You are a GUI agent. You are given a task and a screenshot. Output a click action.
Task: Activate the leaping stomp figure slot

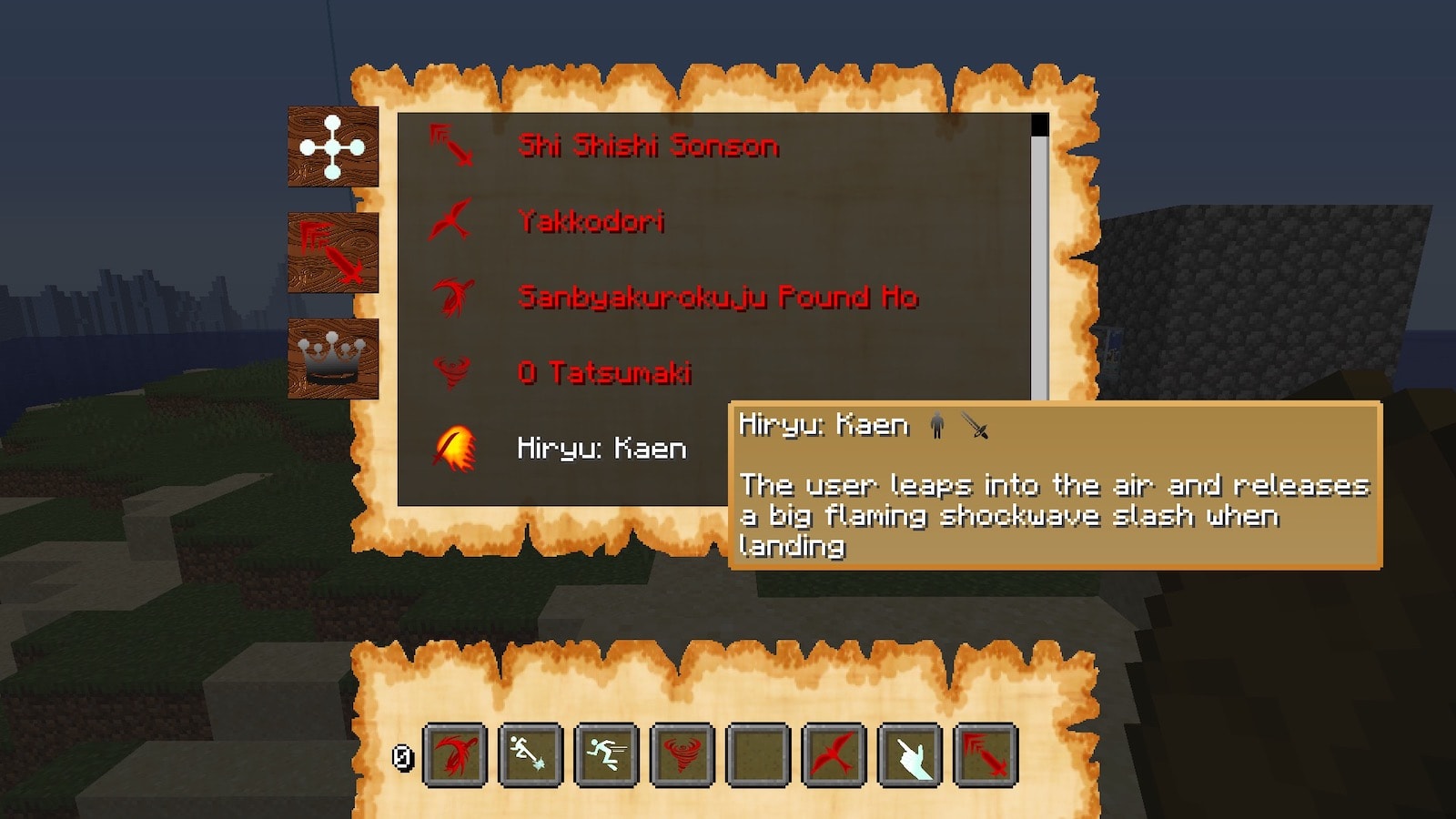[531, 754]
